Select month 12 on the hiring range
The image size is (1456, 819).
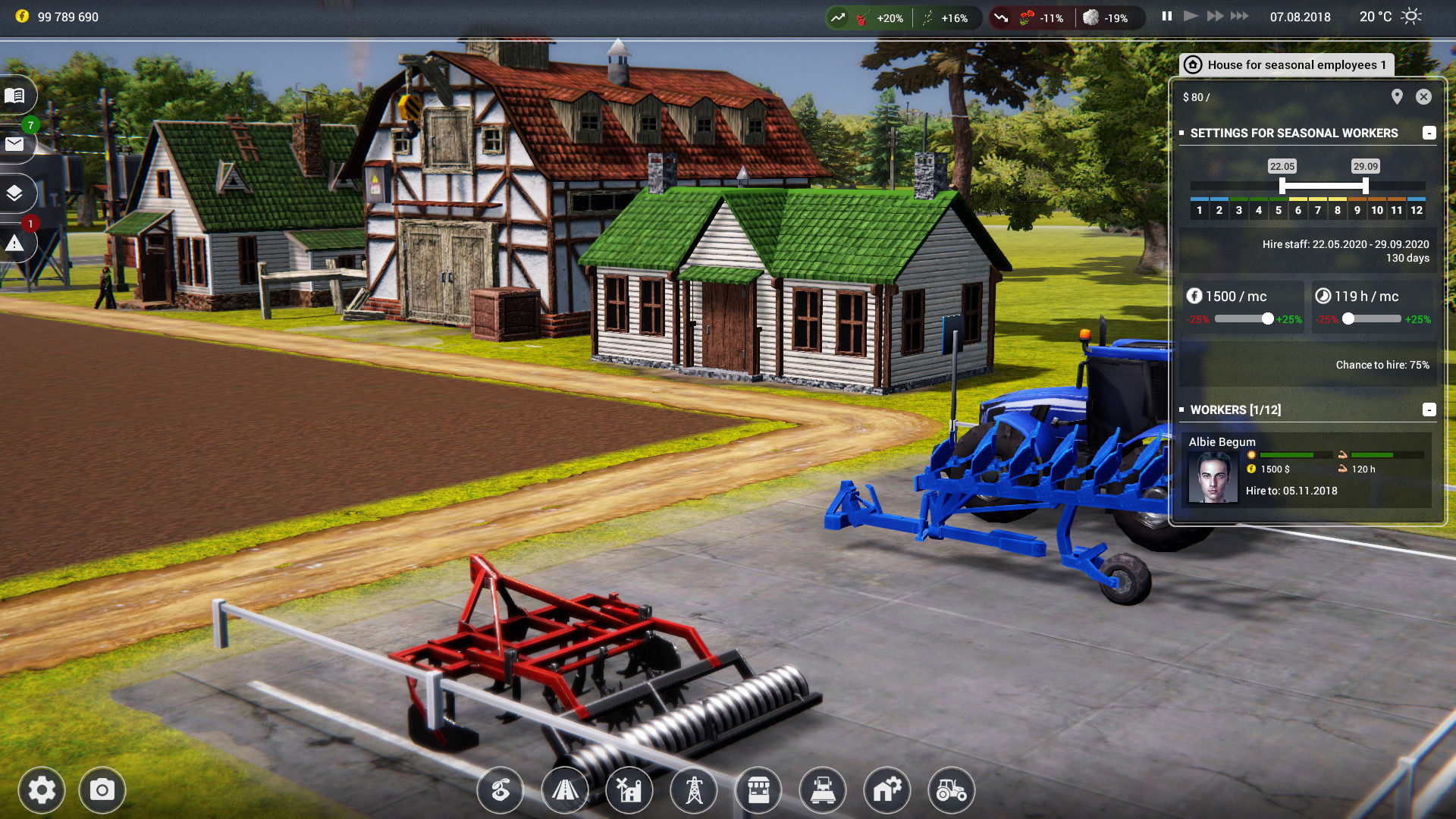coord(1415,212)
